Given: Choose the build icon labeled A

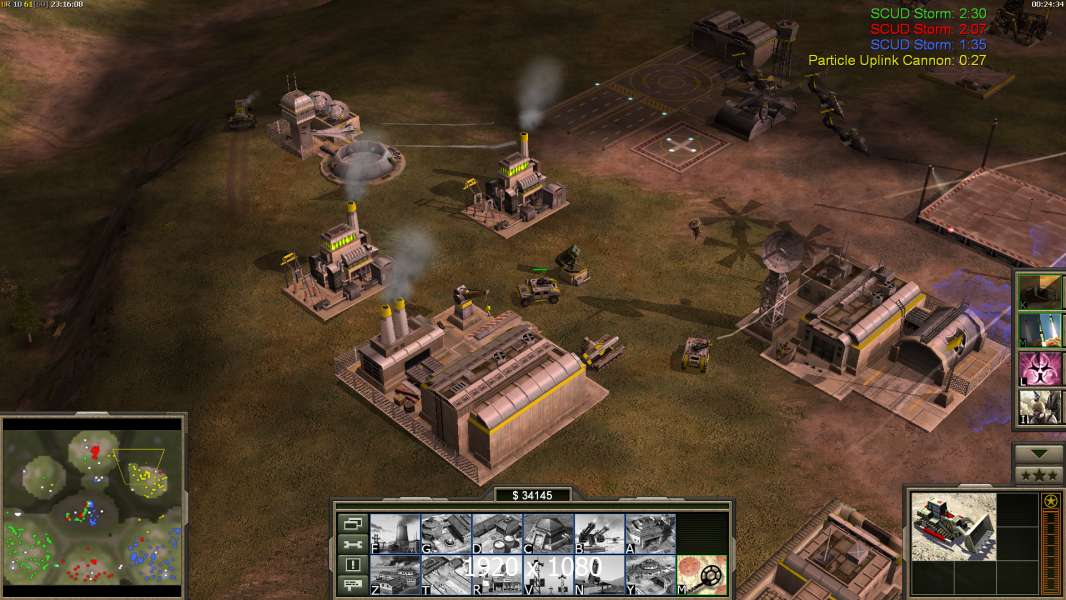Looking at the screenshot, I should coord(650,534).
